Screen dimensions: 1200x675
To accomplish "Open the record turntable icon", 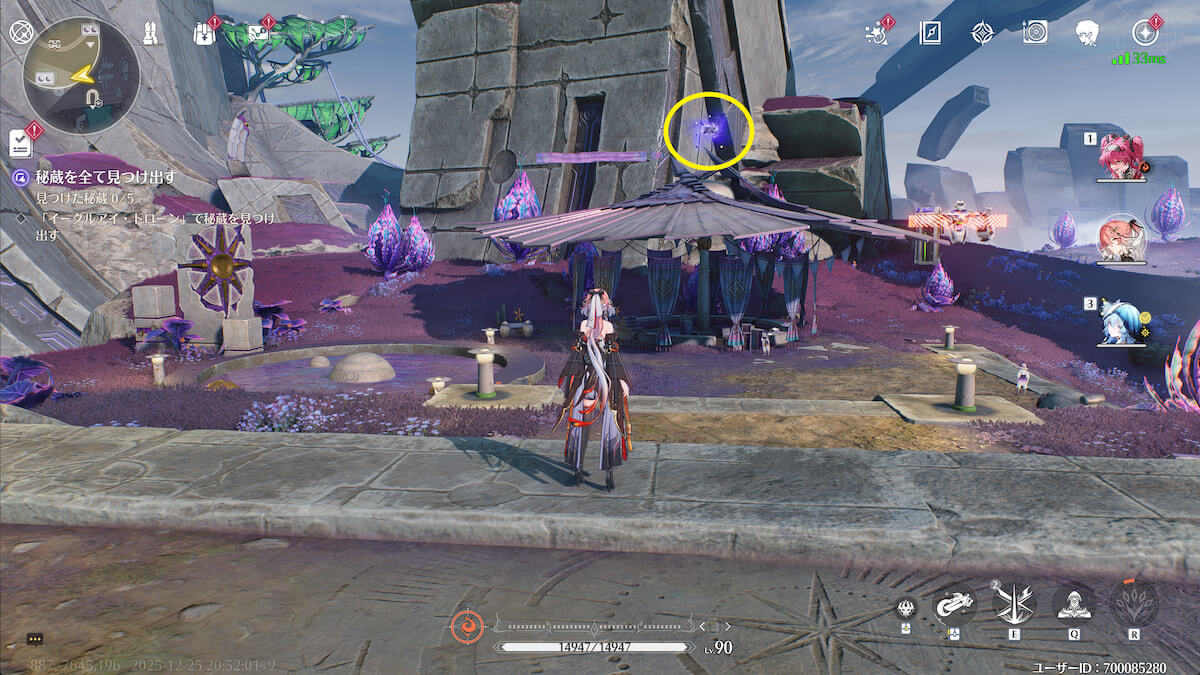I will pyautogui.click(x=1035, y=33).
